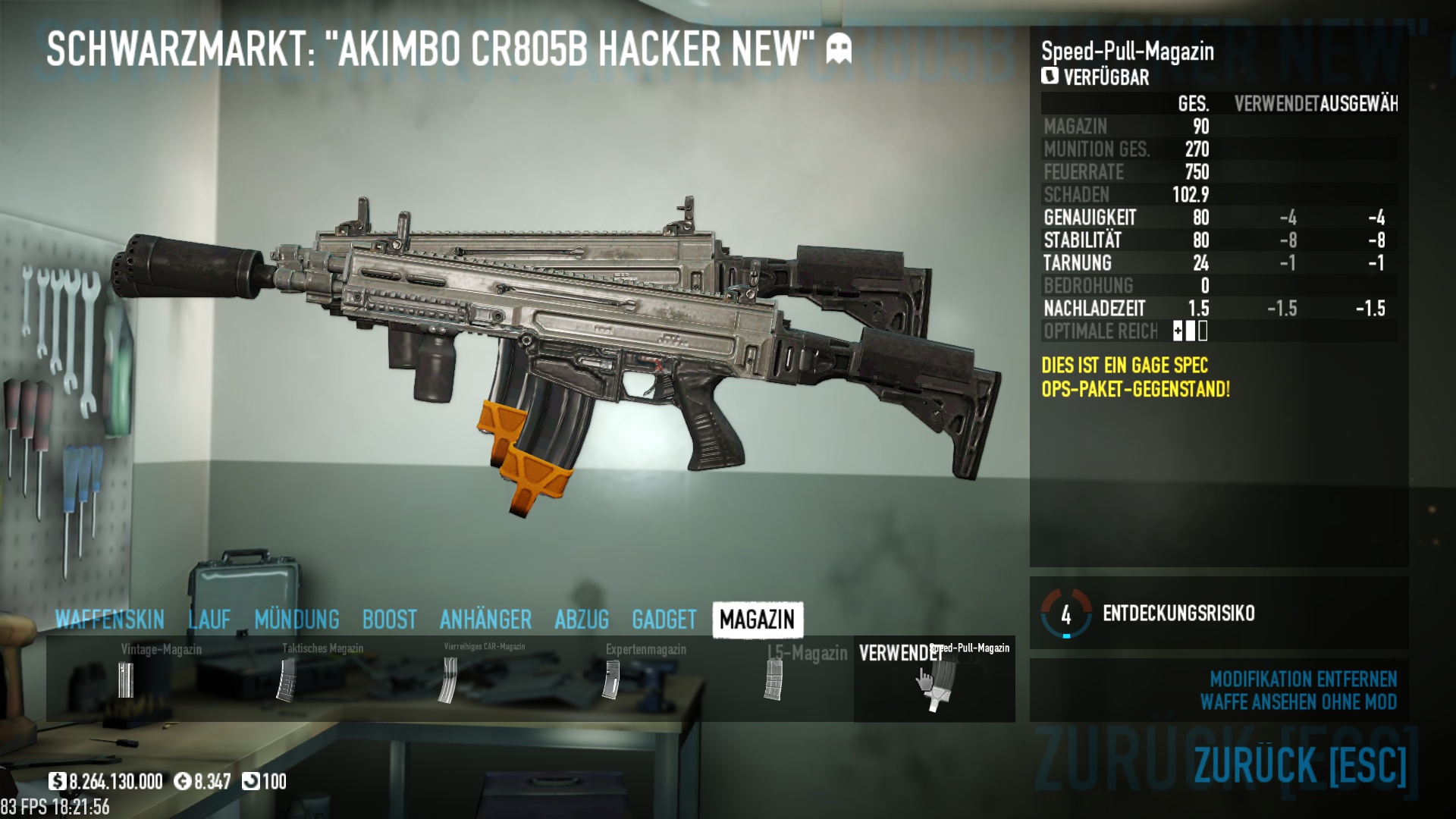This screenshot has width=1456, height=819.
Task: Choose the Taktisches Magazin mod
Action: pos(287,679)
